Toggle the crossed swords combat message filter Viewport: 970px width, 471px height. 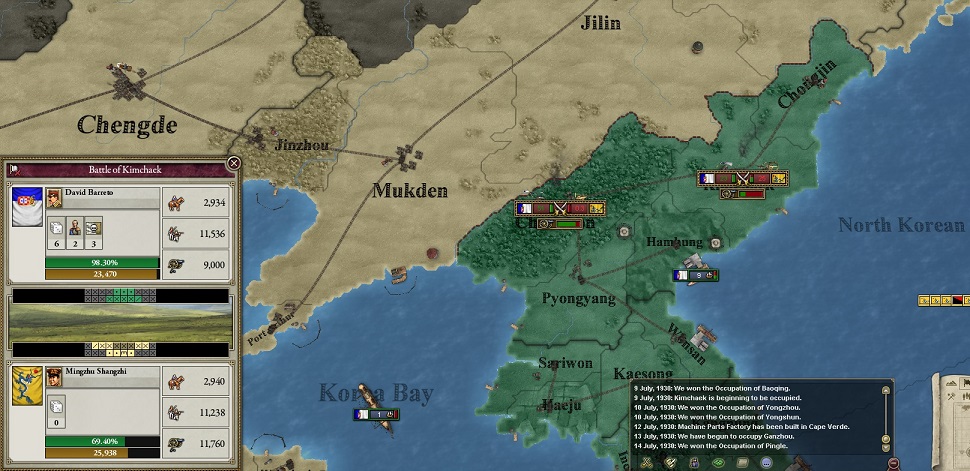tap(647, 462)
